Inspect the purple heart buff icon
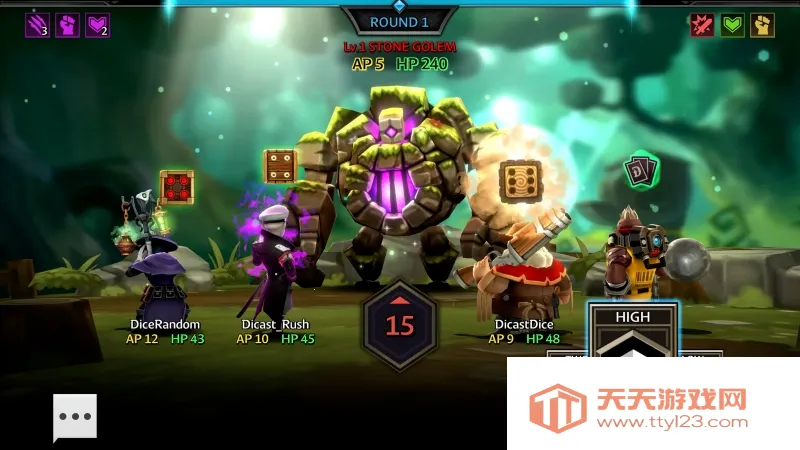 (98, 25)
